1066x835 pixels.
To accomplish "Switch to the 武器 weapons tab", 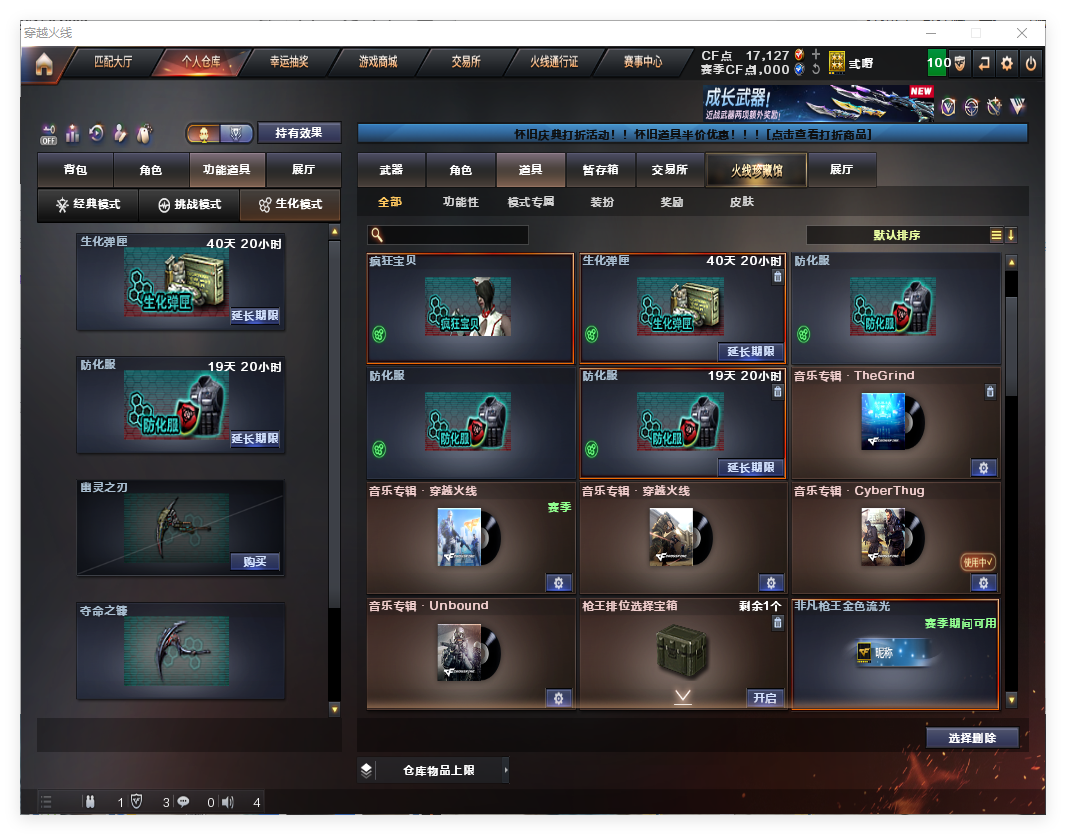I will (391, 170).
